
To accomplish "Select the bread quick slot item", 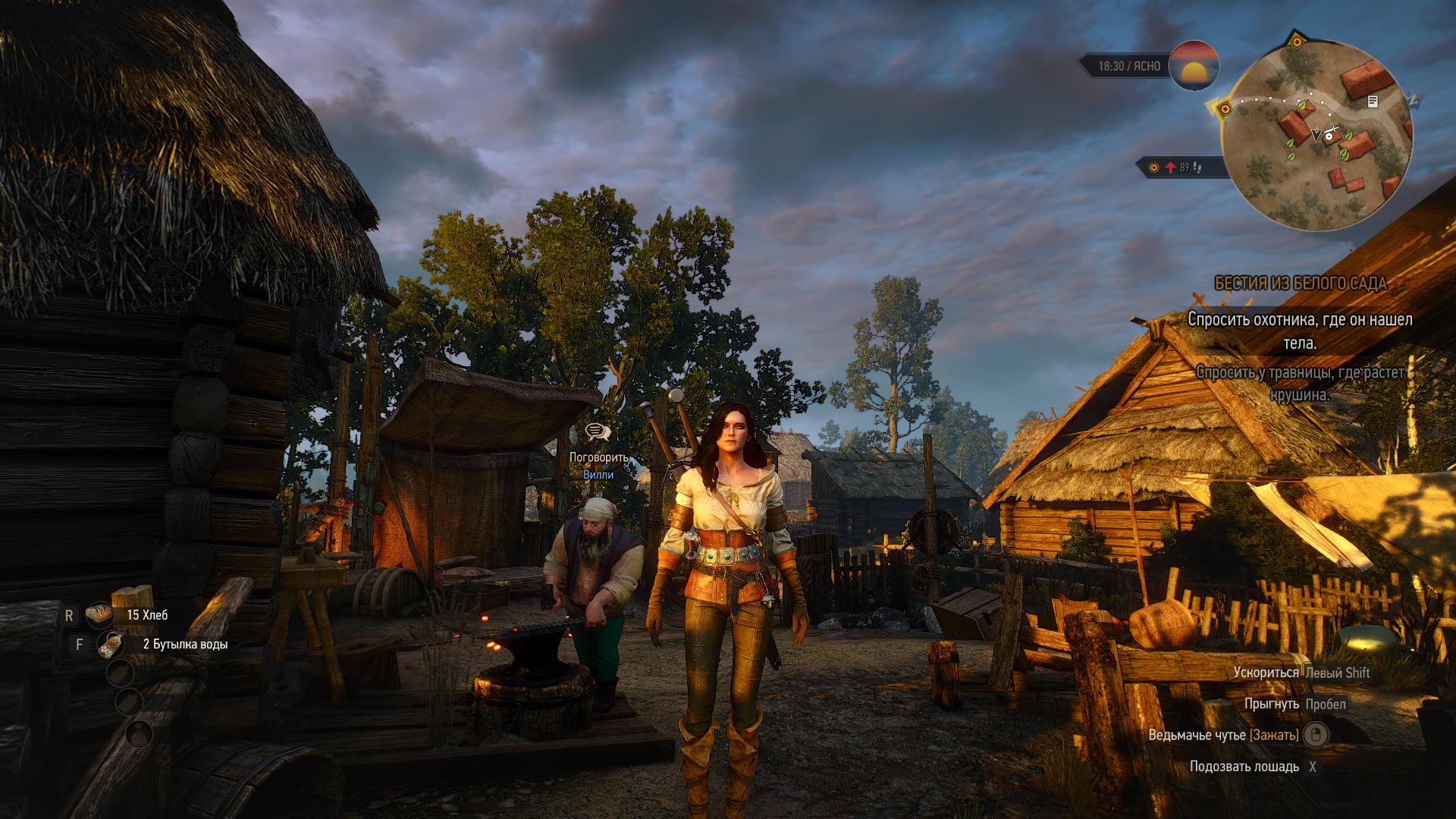I will (x=99, y=615).
